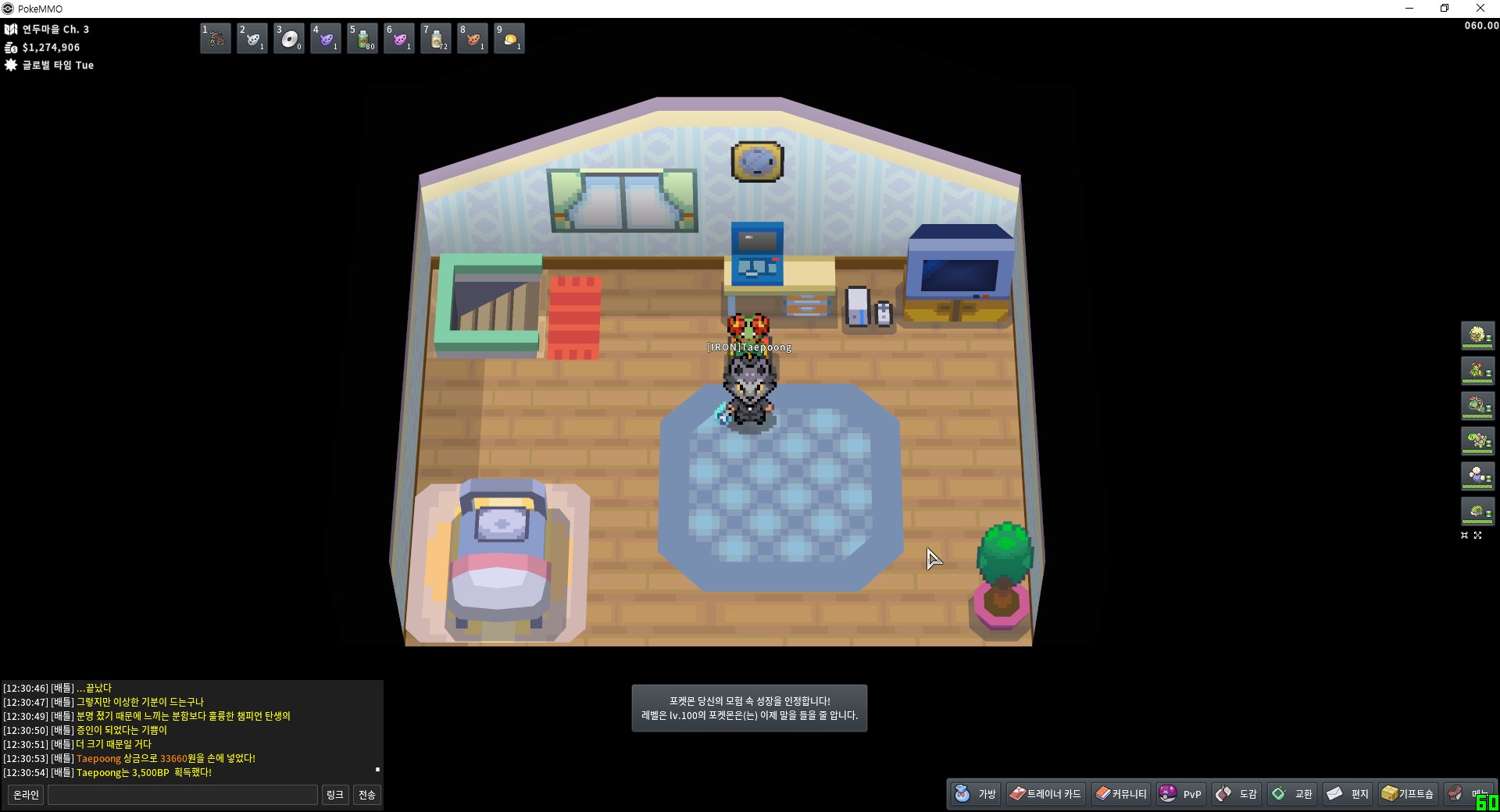Click the 링크 link button in chat

click(x=334, y=795)
